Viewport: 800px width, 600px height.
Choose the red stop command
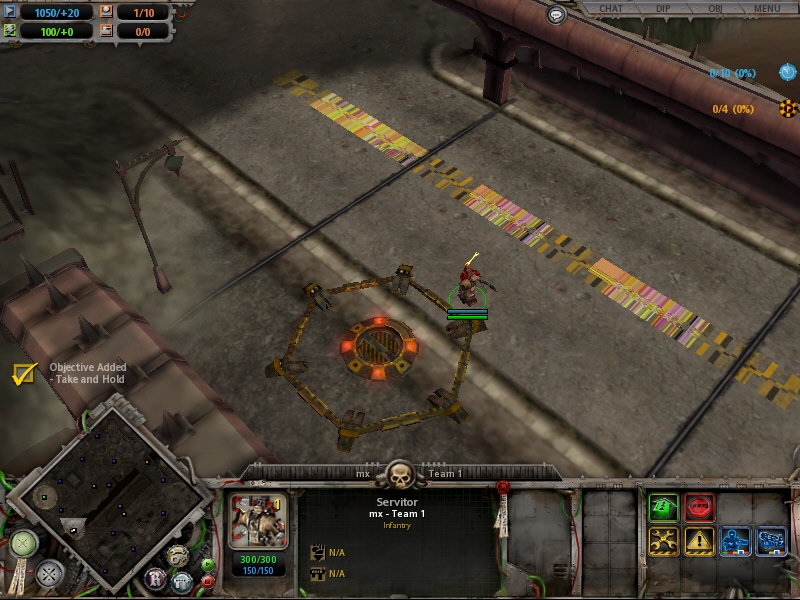(x=700, y=508)
